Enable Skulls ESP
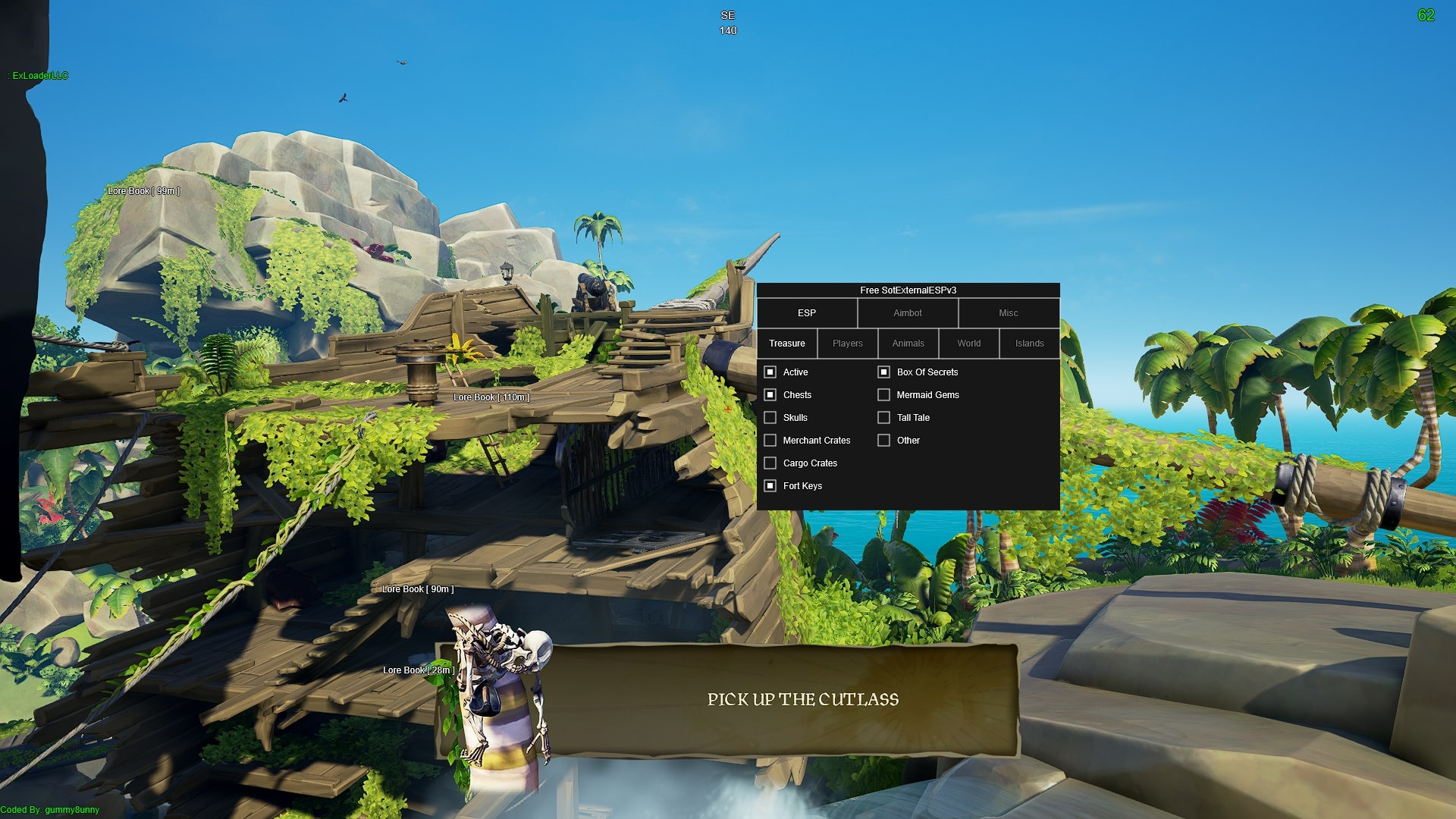Screen dimensions: 1456x819 click(x=770, y=417)
